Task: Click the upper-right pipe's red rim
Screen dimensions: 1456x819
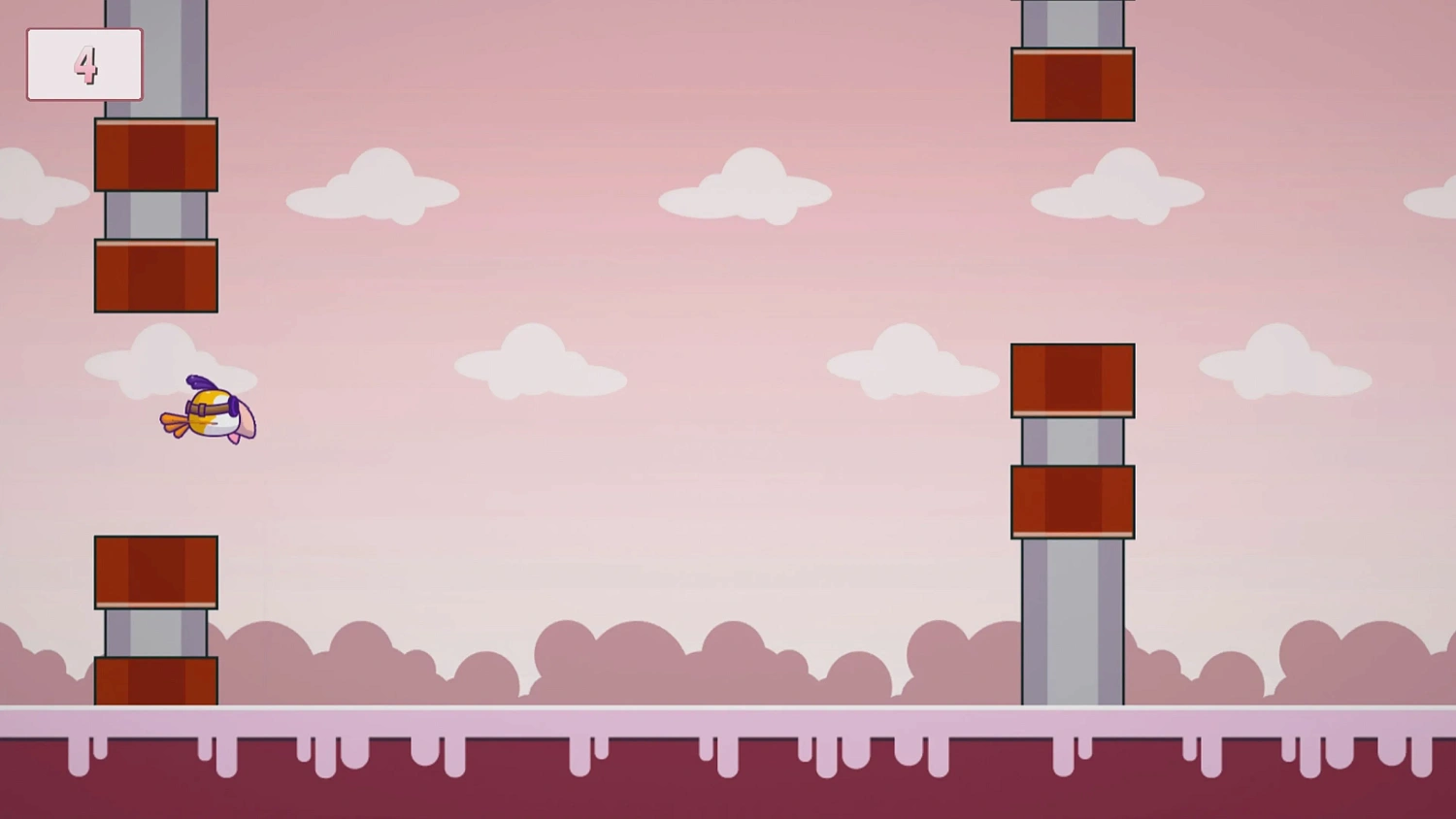Action: click(x=1073, y=85)
